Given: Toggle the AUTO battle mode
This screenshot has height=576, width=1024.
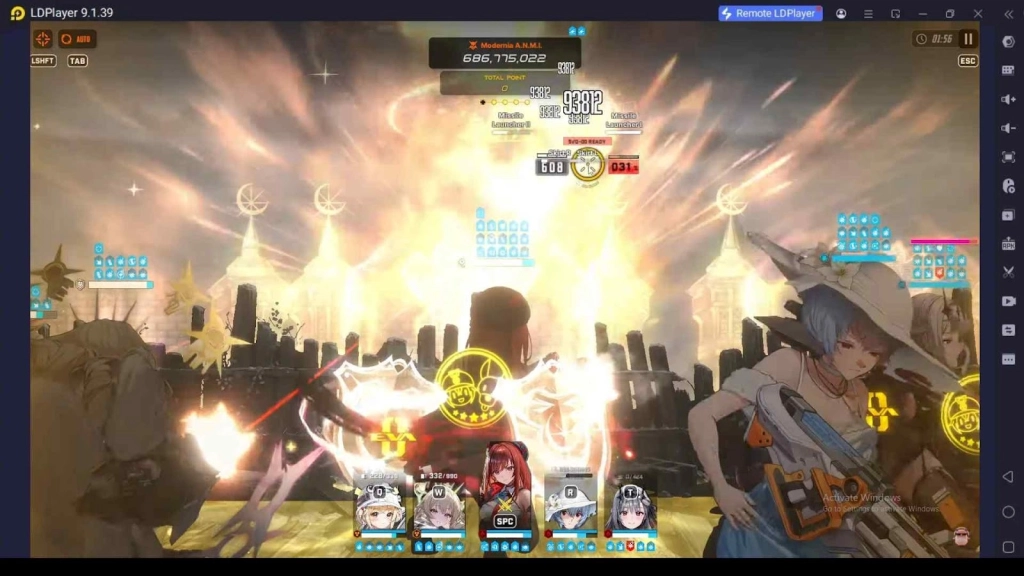Looking at the screenshot, I should 76,39.
